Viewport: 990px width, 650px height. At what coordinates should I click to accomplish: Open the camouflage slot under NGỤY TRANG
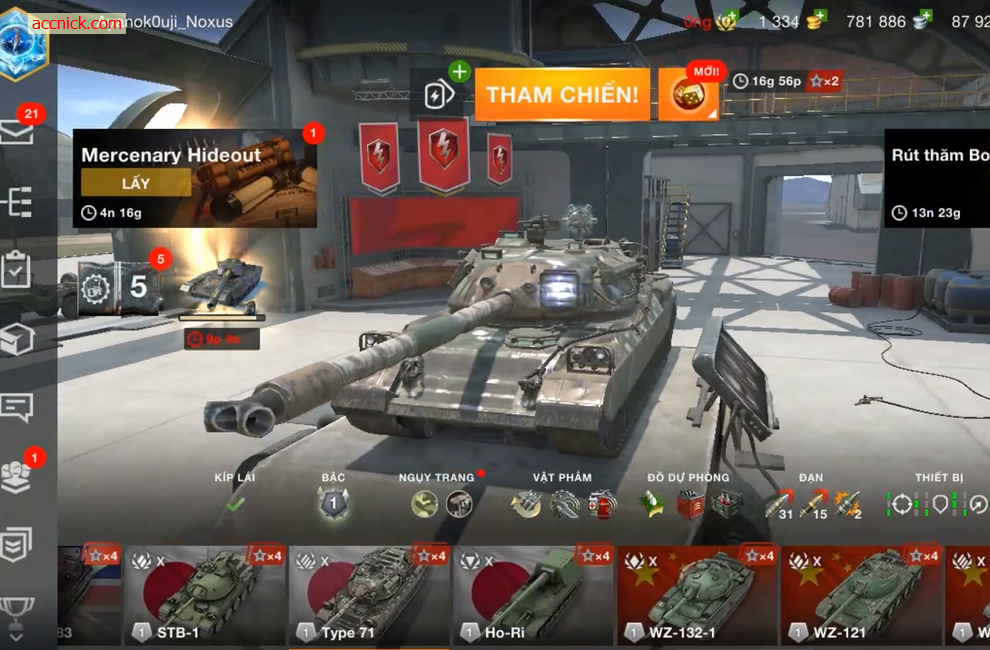click(x=425, y=504)
